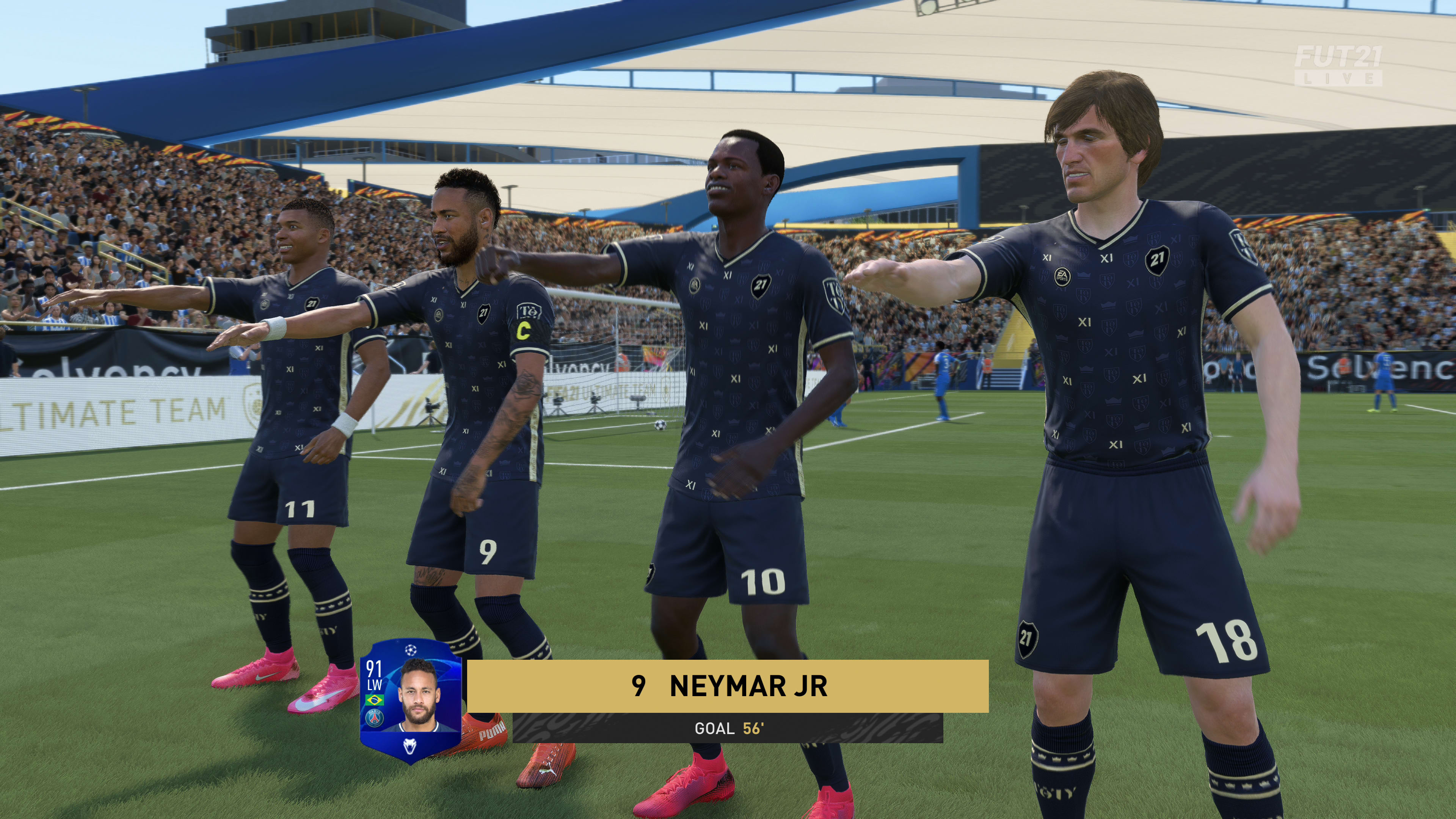Click the gold Neymar Jr scorer banner

pos(728,686)
